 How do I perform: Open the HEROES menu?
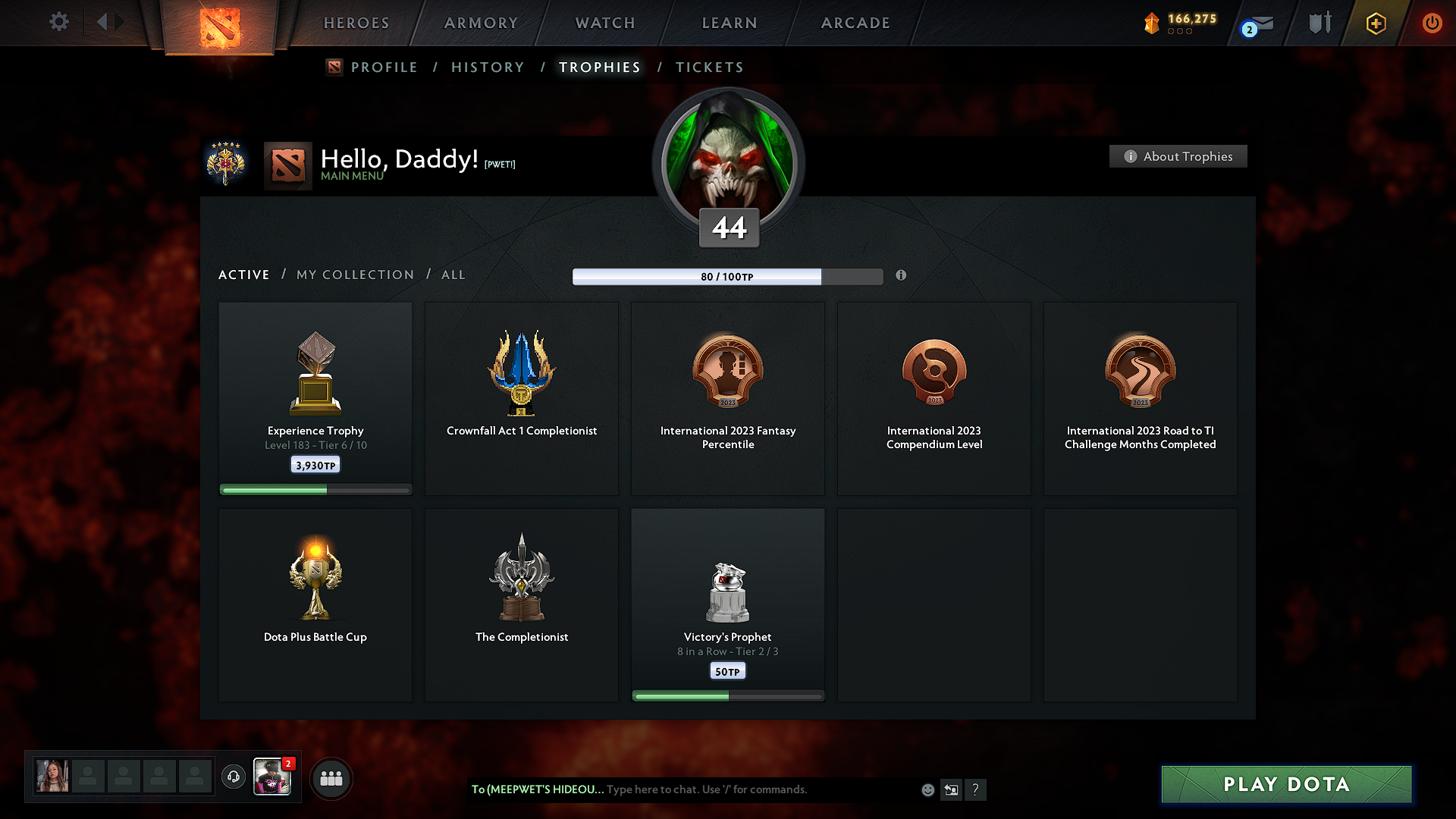pos(356,23)
